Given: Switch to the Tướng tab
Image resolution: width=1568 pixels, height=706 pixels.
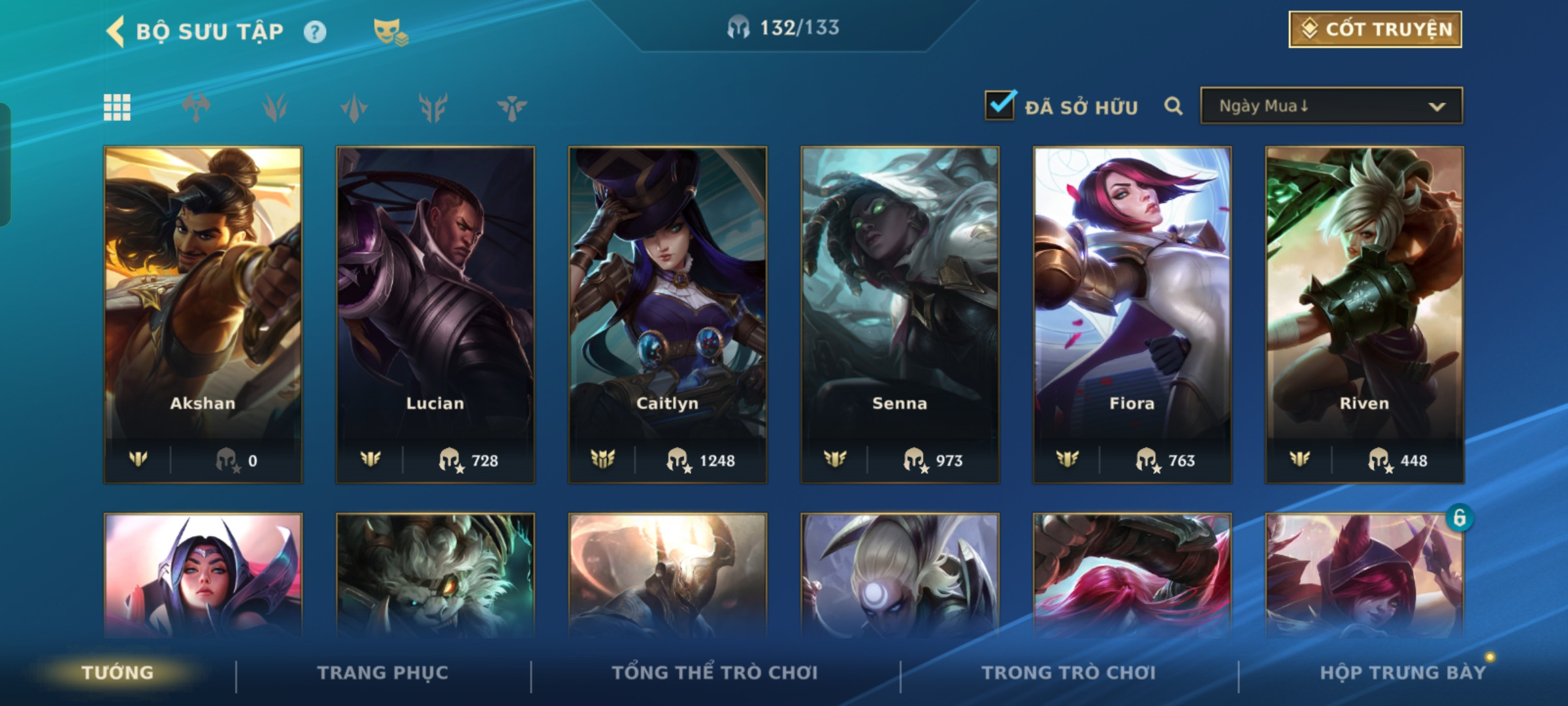Looking at the screenshot, I should click(118, 673).
